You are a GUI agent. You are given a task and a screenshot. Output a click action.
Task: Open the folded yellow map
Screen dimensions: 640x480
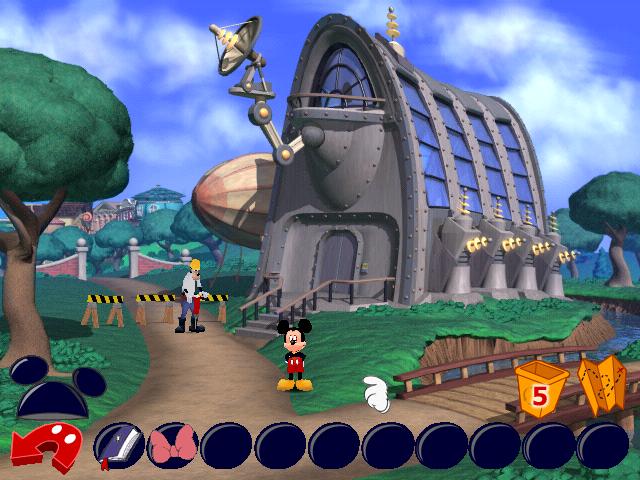[x=600, y=388]
